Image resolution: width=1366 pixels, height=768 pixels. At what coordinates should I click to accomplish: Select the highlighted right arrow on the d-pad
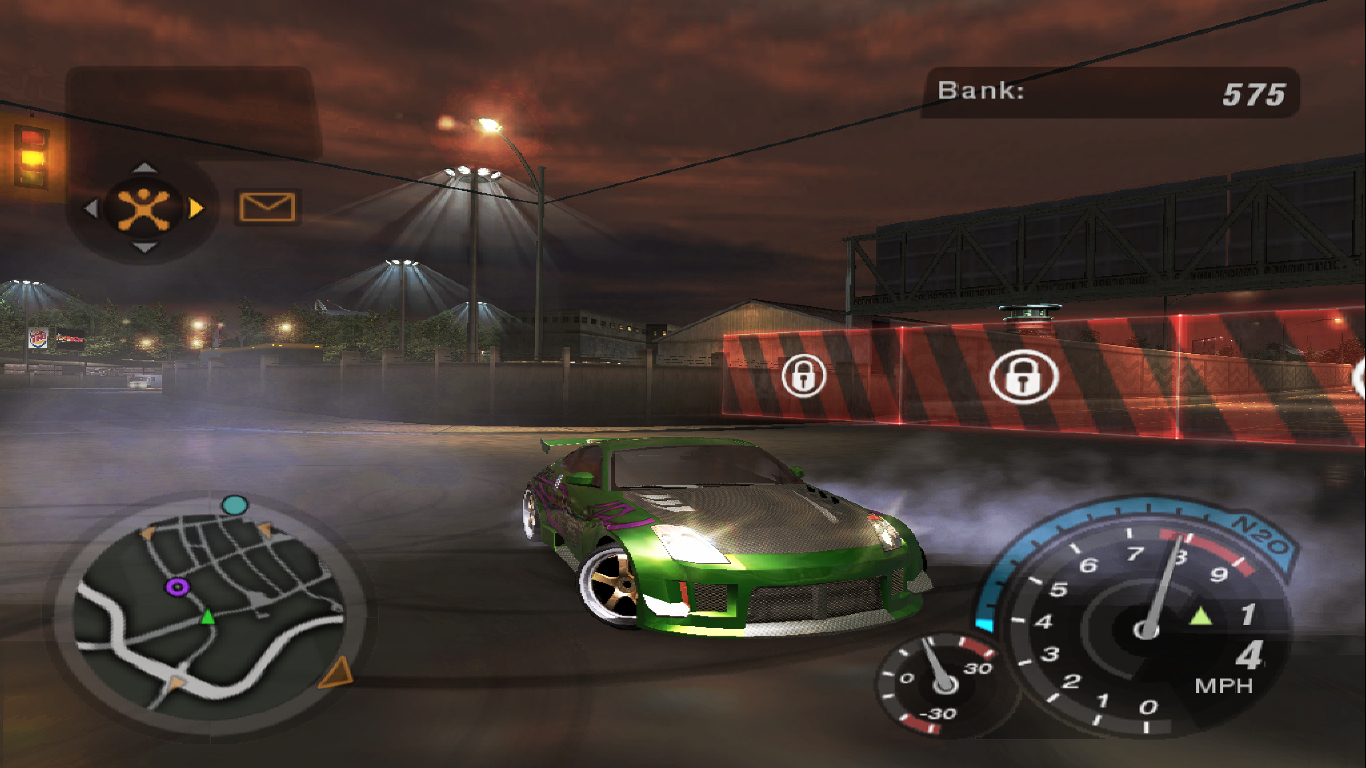point(197,208)
